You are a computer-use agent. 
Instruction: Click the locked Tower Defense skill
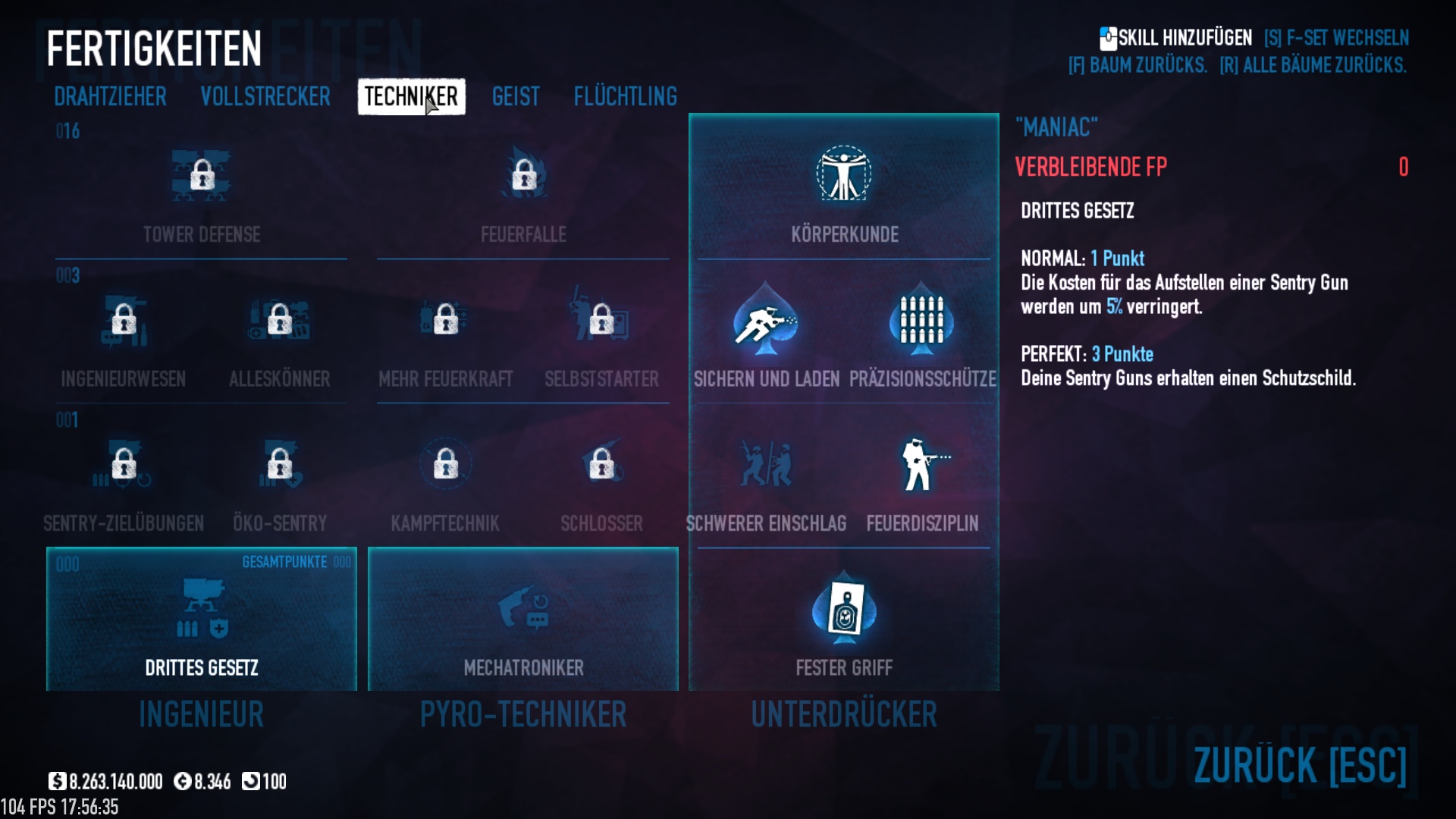coord(202,177)
